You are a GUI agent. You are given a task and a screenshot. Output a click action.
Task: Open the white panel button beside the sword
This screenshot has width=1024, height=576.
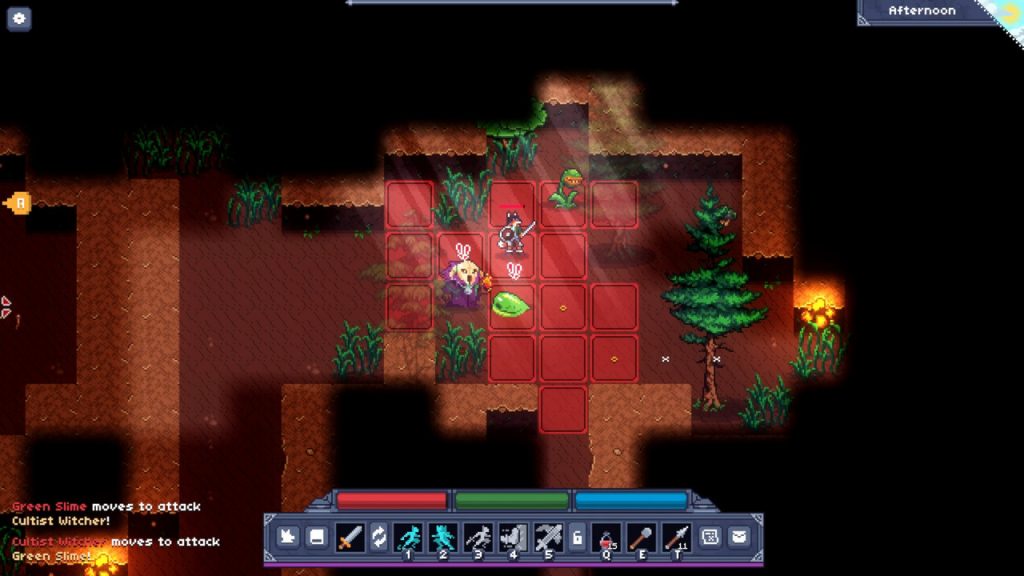click(315, 537)
